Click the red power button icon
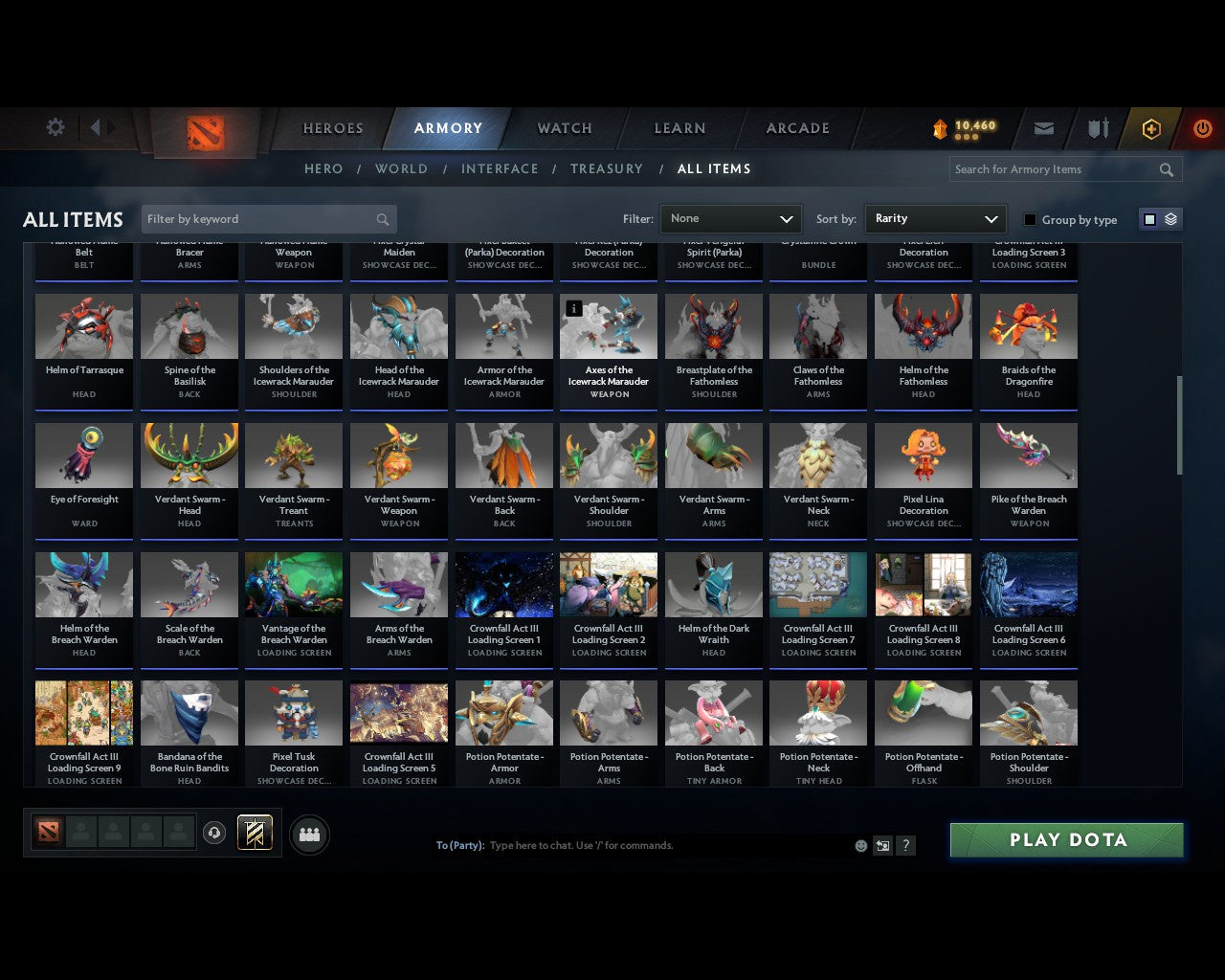This screenshot has width=1225, height=980. [x=1202, y=127]
